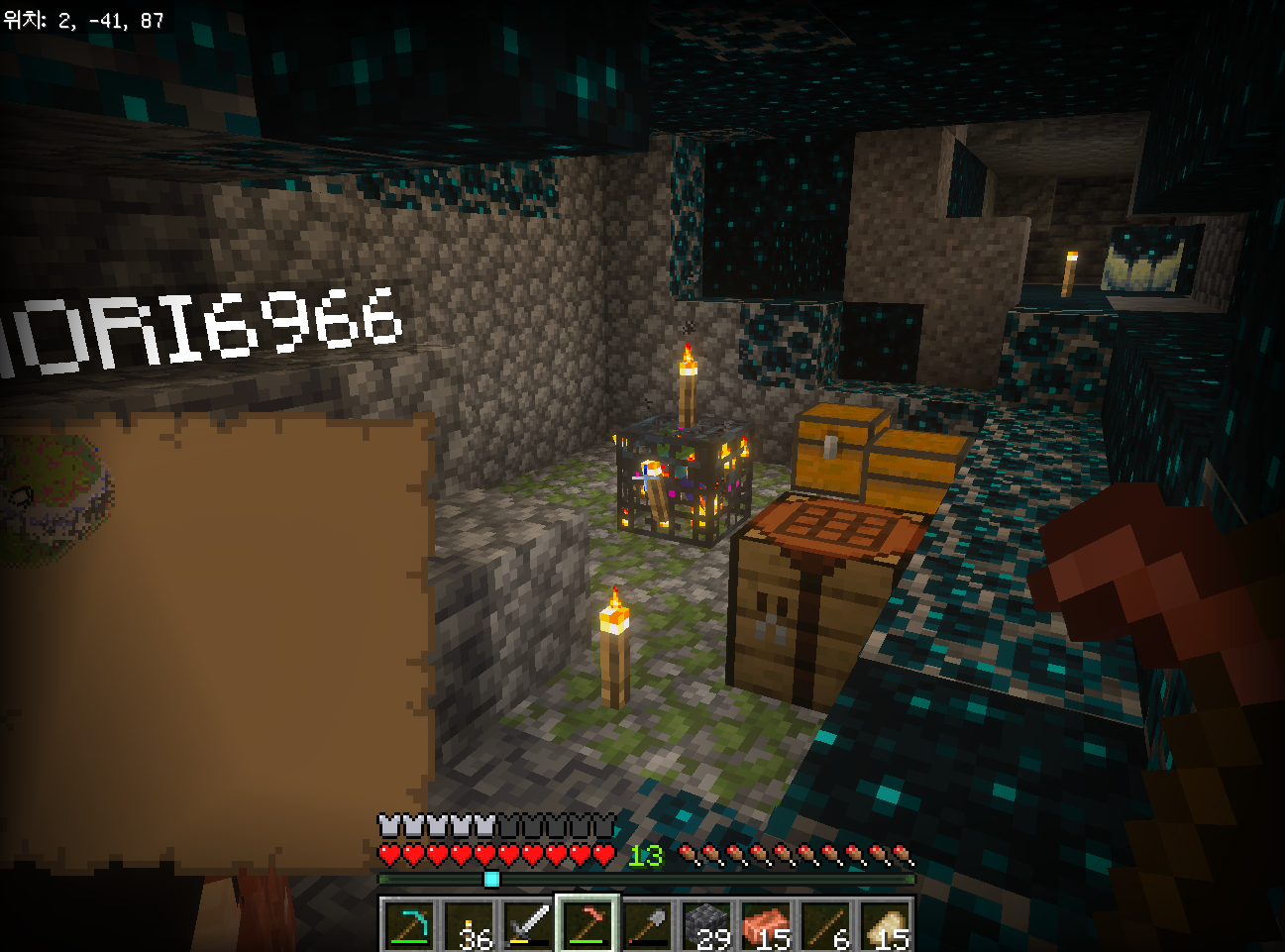1285x952 pixels.
Task: Select the cobbled deepslate stack of 29
Action: coord(706,925)
